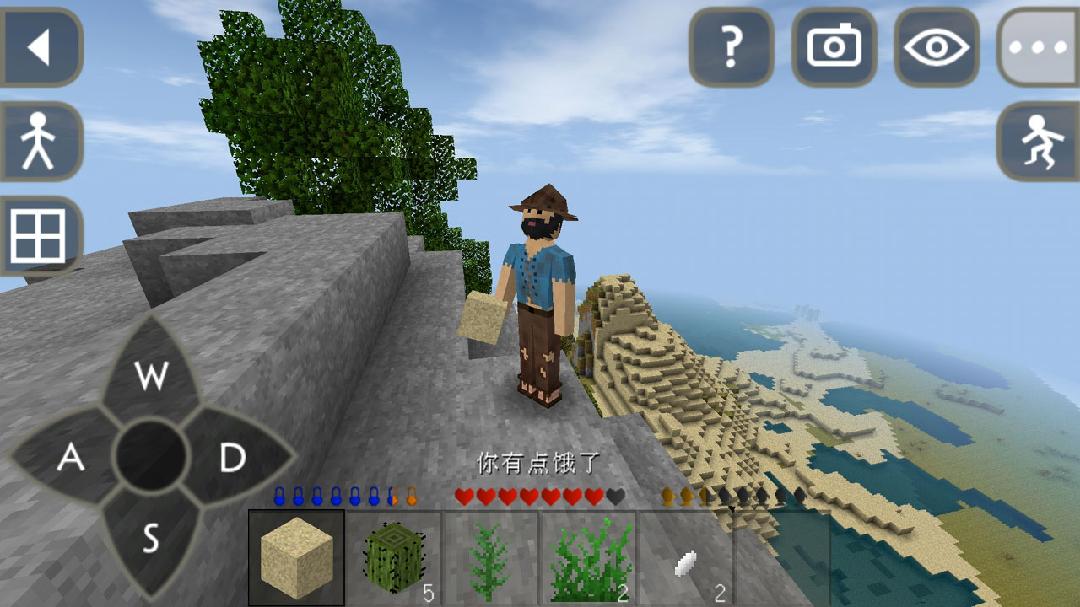Open the question mark help screen
The height and width of the screenshot is (607, 1080).
click(732, 47)
